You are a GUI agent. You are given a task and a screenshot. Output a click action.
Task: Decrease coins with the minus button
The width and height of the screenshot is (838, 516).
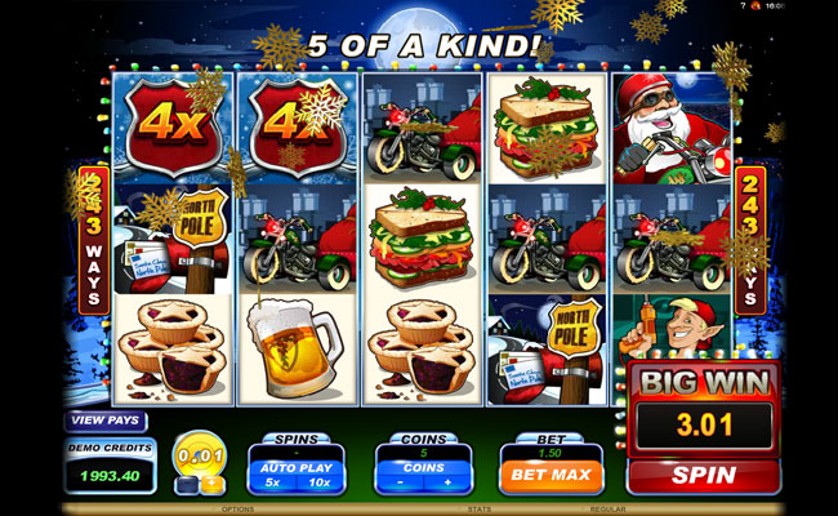pyautogui.click(x=400, y=484)
